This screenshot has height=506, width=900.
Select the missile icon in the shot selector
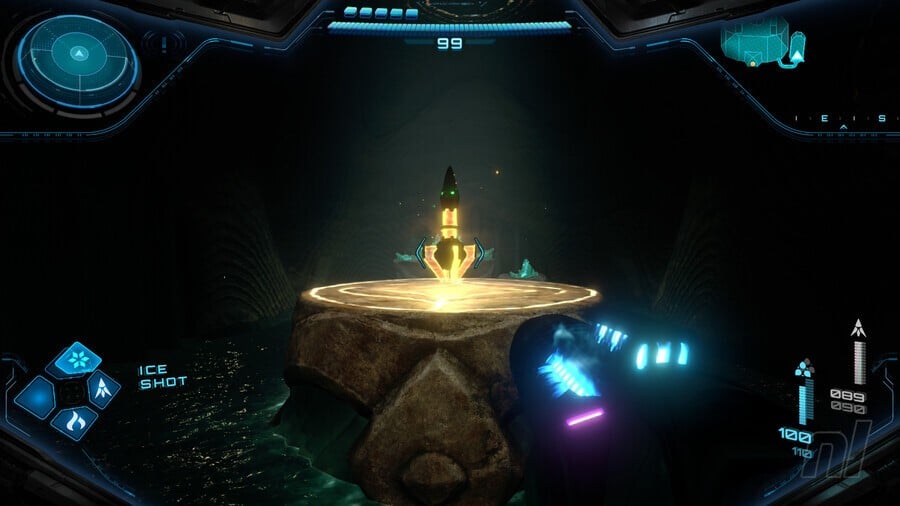(102, 391)
